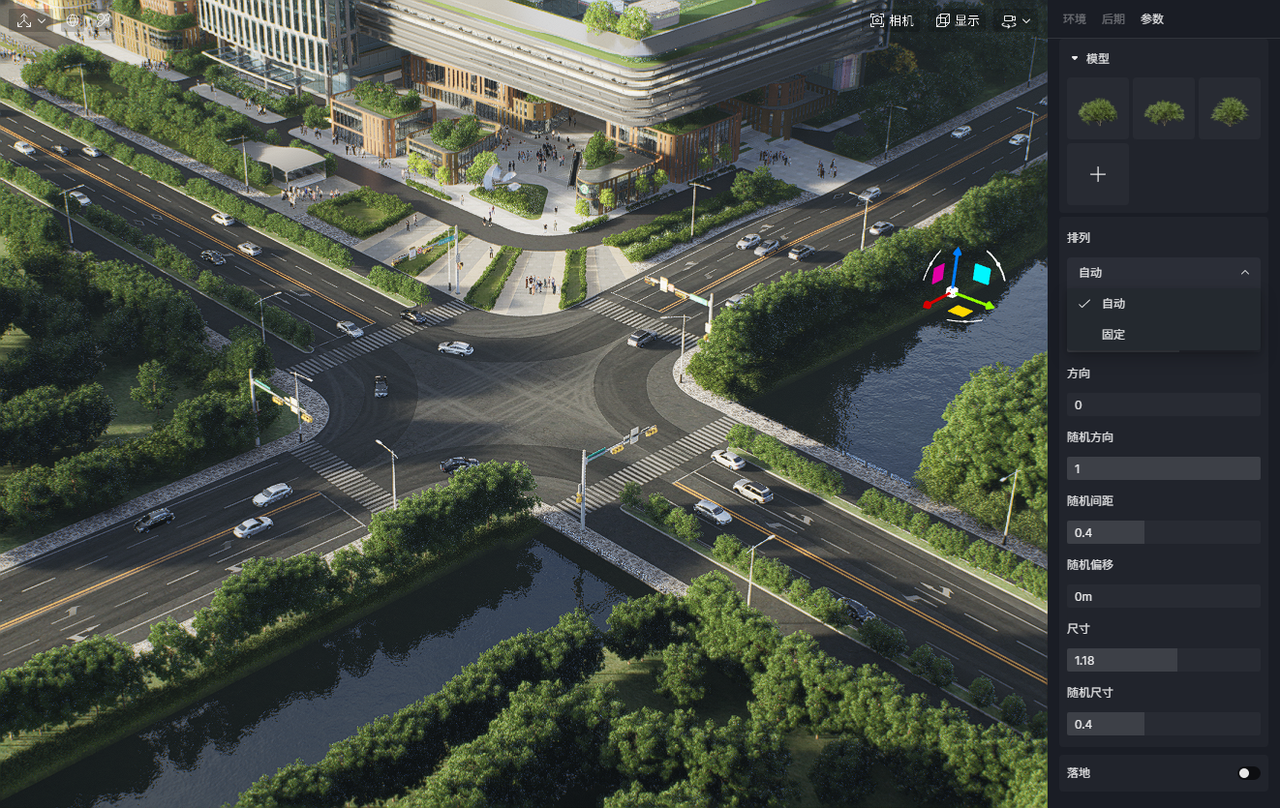Open the 显示 display options

pyautogui.click(x=957, y=20)
